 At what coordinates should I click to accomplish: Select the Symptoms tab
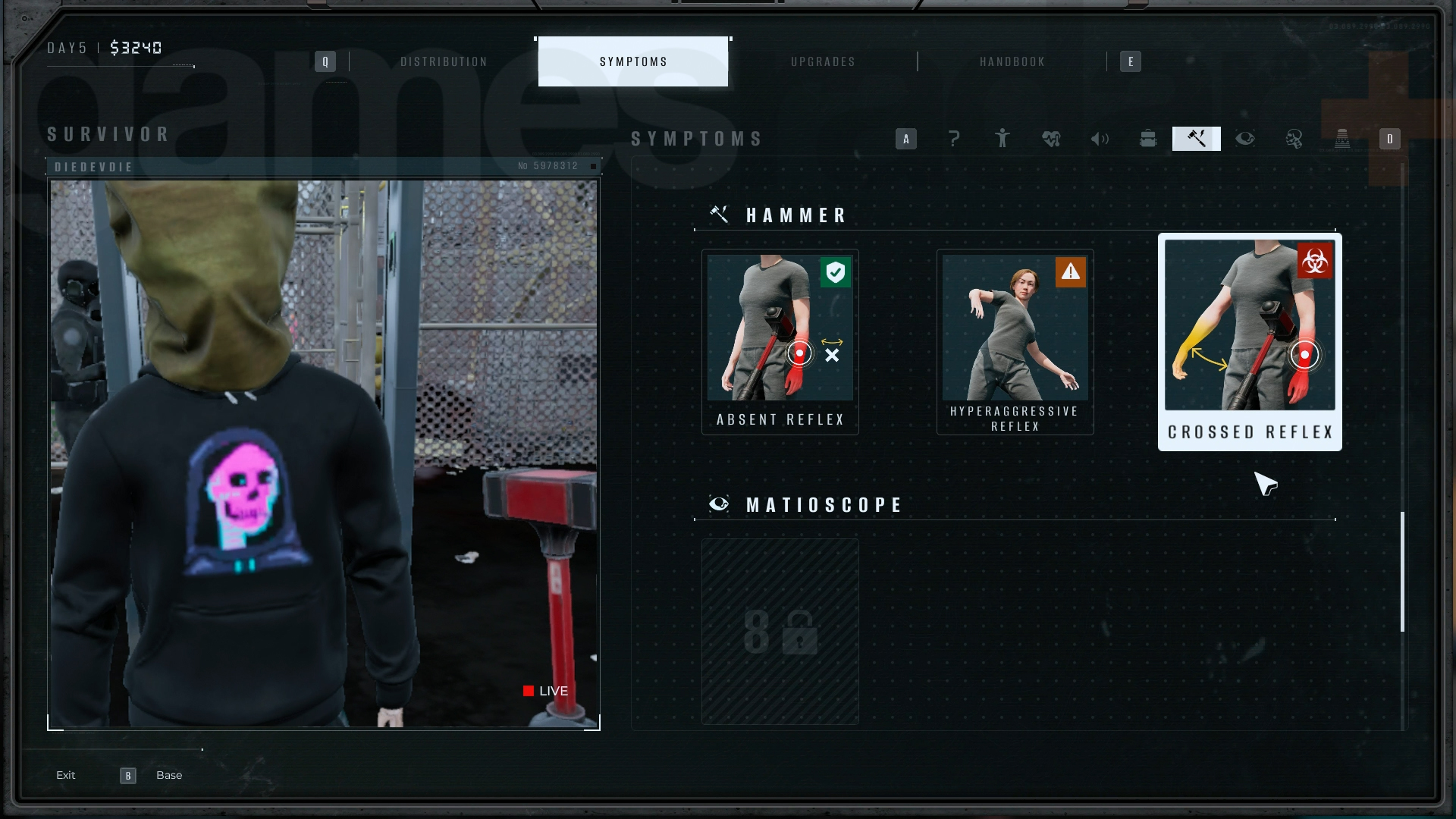tap(633, 61)
